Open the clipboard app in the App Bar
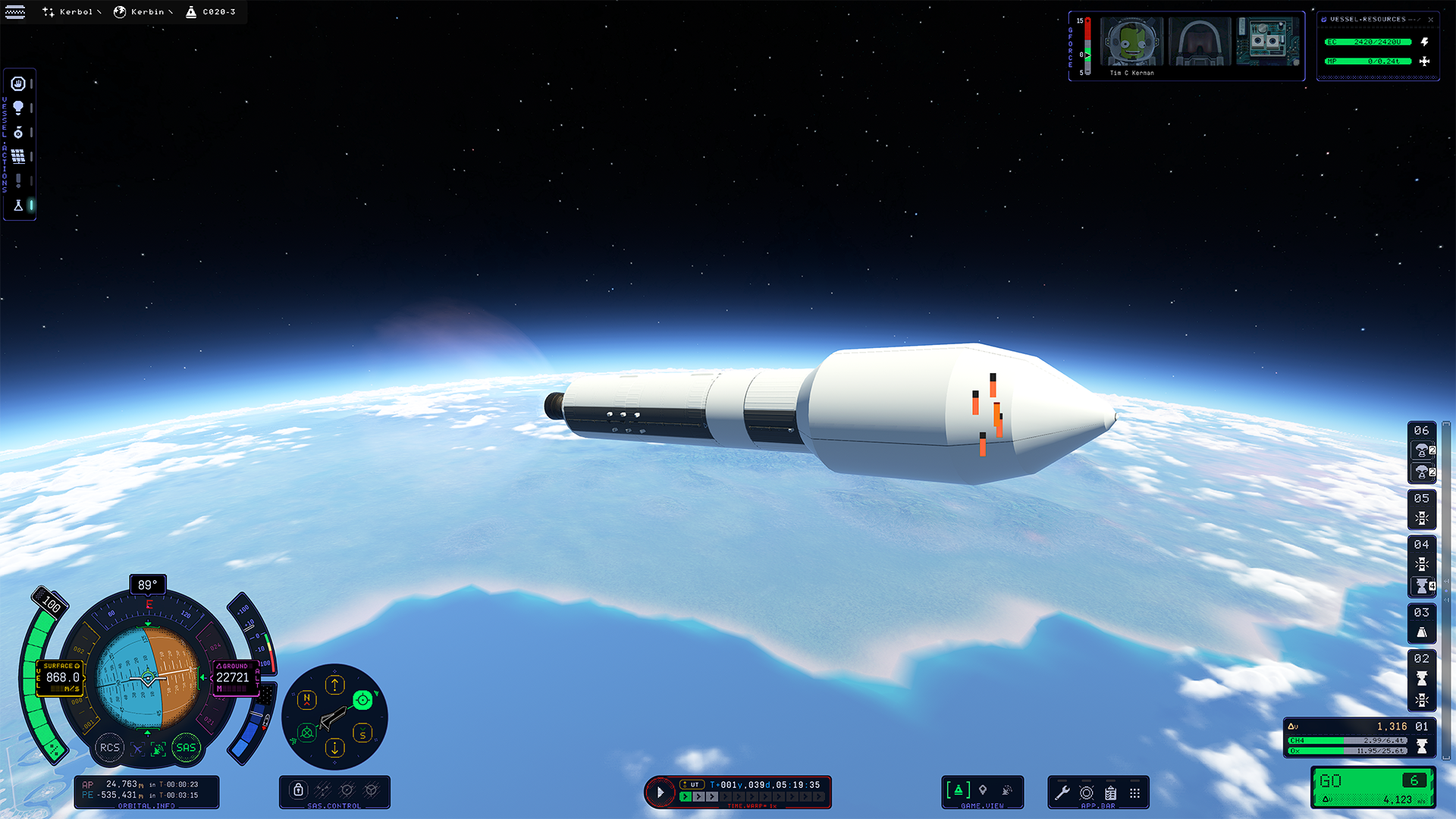The height and width of the screenshot is (819, 1456). (1111, 792)
